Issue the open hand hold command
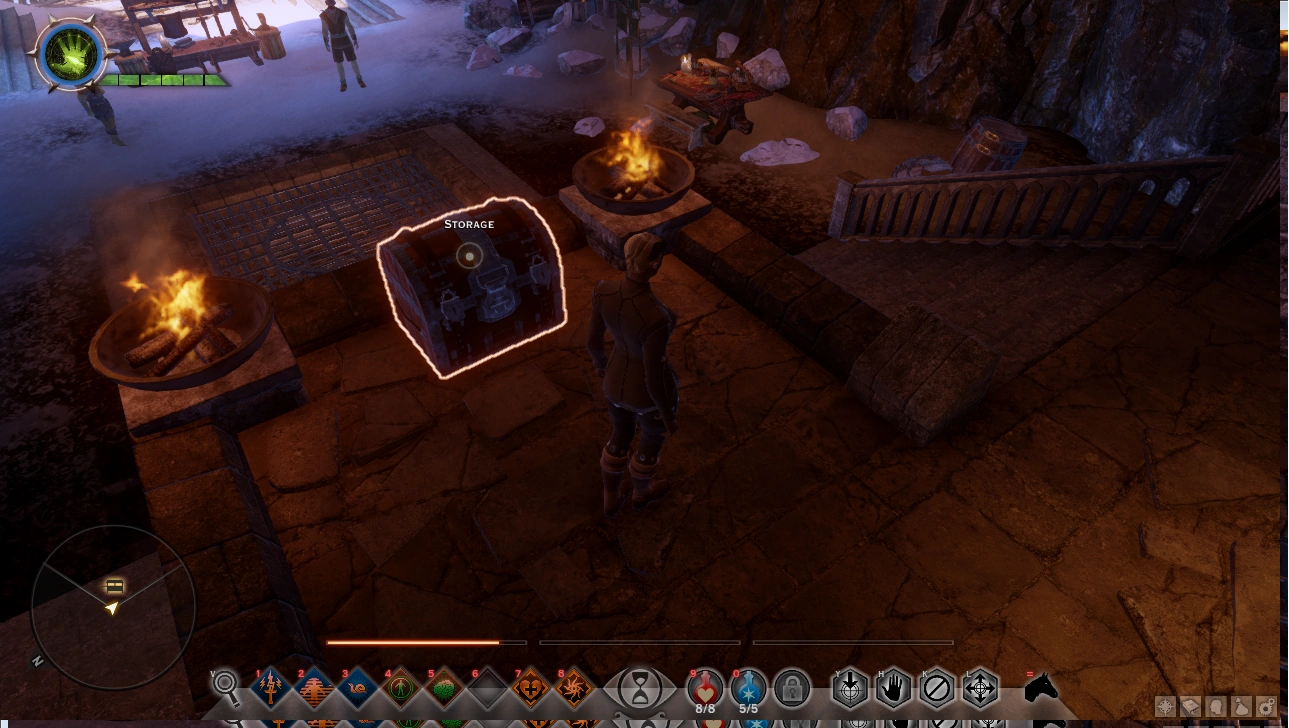This screenshot has height=728, width=1289. coord(894,688)
